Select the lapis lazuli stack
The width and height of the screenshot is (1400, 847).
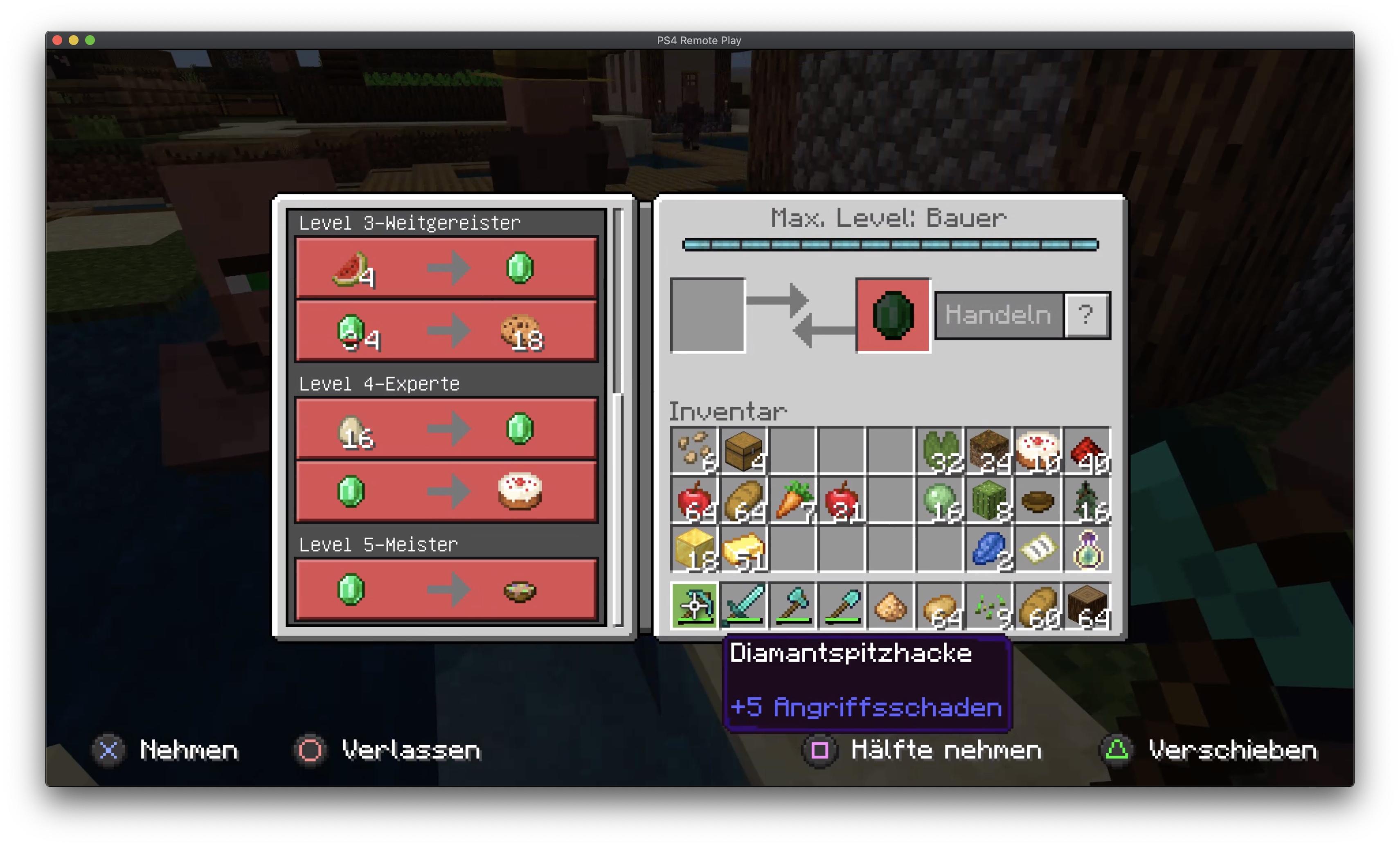(x=989, y=550)
